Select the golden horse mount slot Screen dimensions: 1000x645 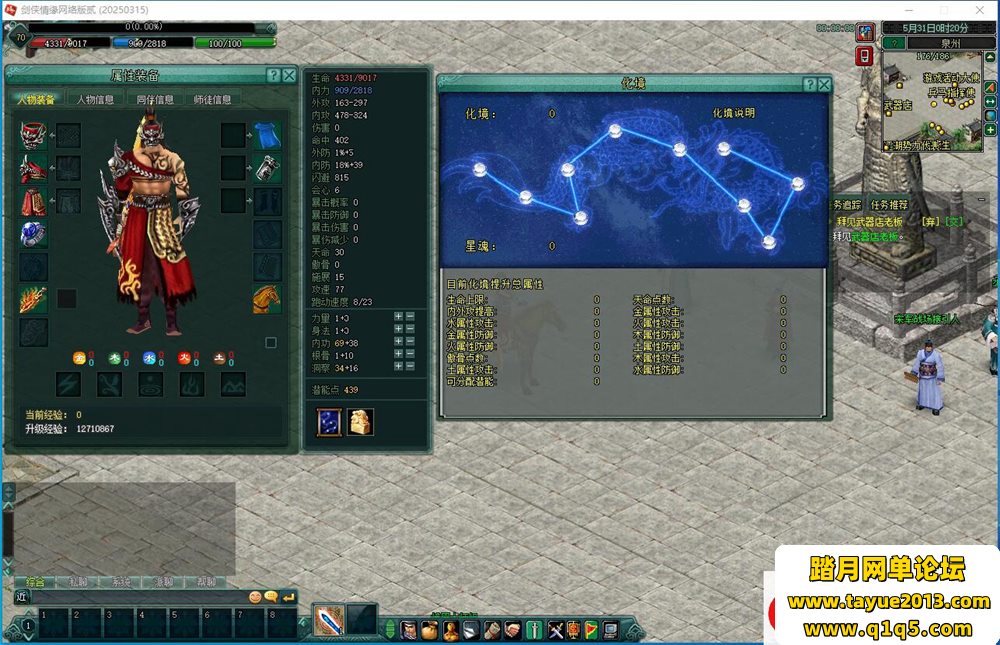point(267,298)
